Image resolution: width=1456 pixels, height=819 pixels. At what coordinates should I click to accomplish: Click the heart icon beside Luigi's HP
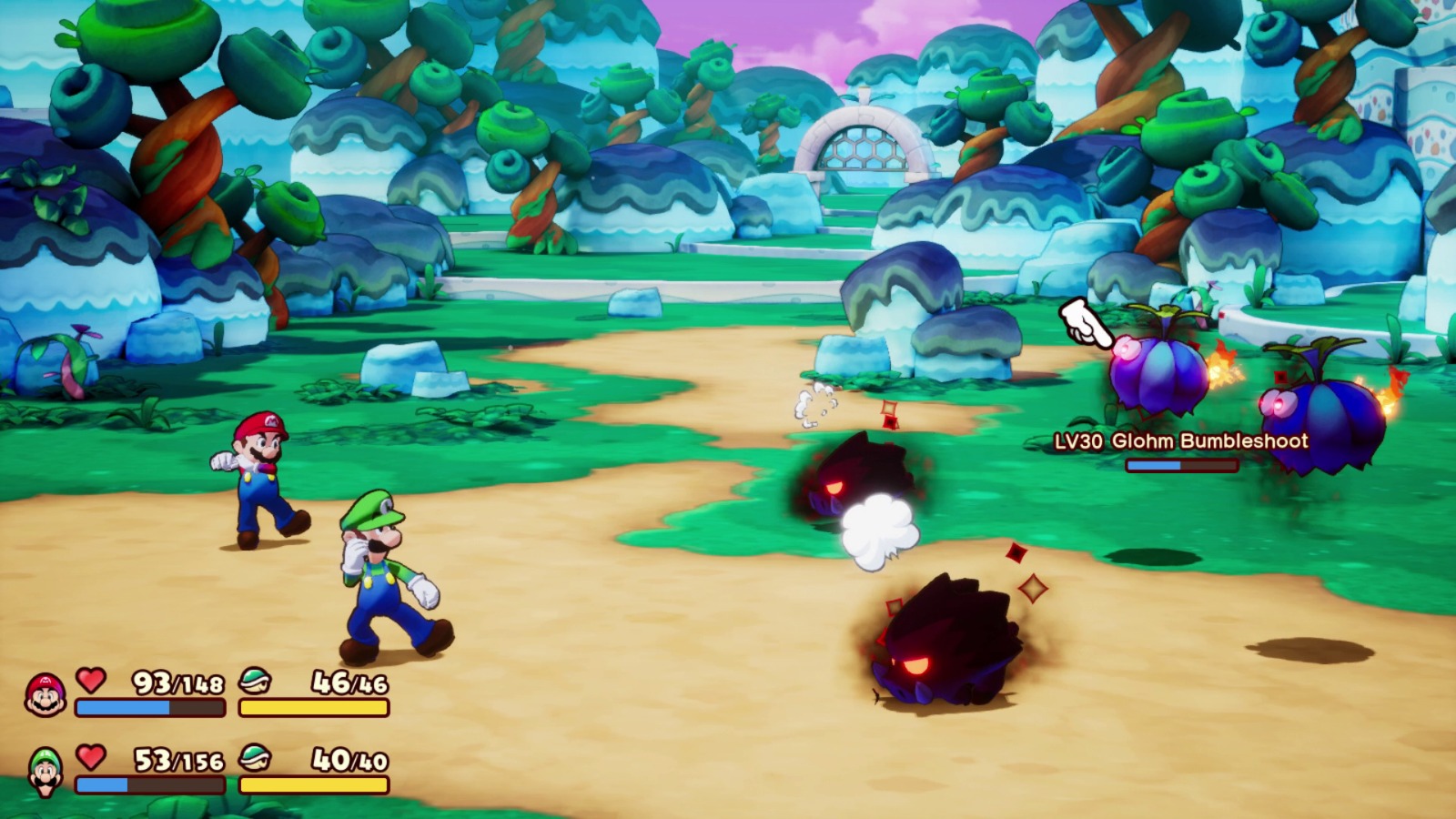(89, 760)
